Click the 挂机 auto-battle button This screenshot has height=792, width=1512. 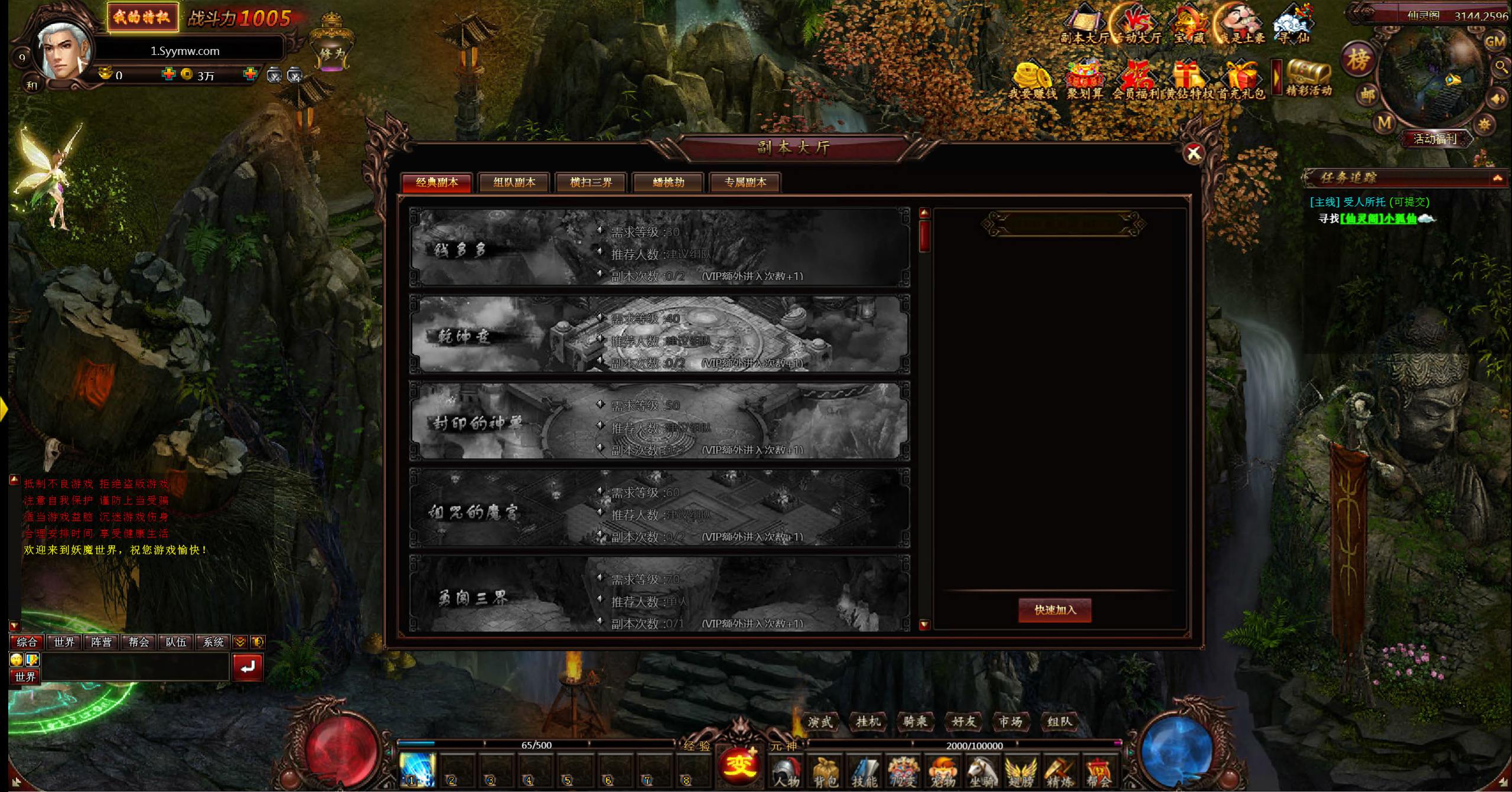pyautogui.click(x=868, y=722)
